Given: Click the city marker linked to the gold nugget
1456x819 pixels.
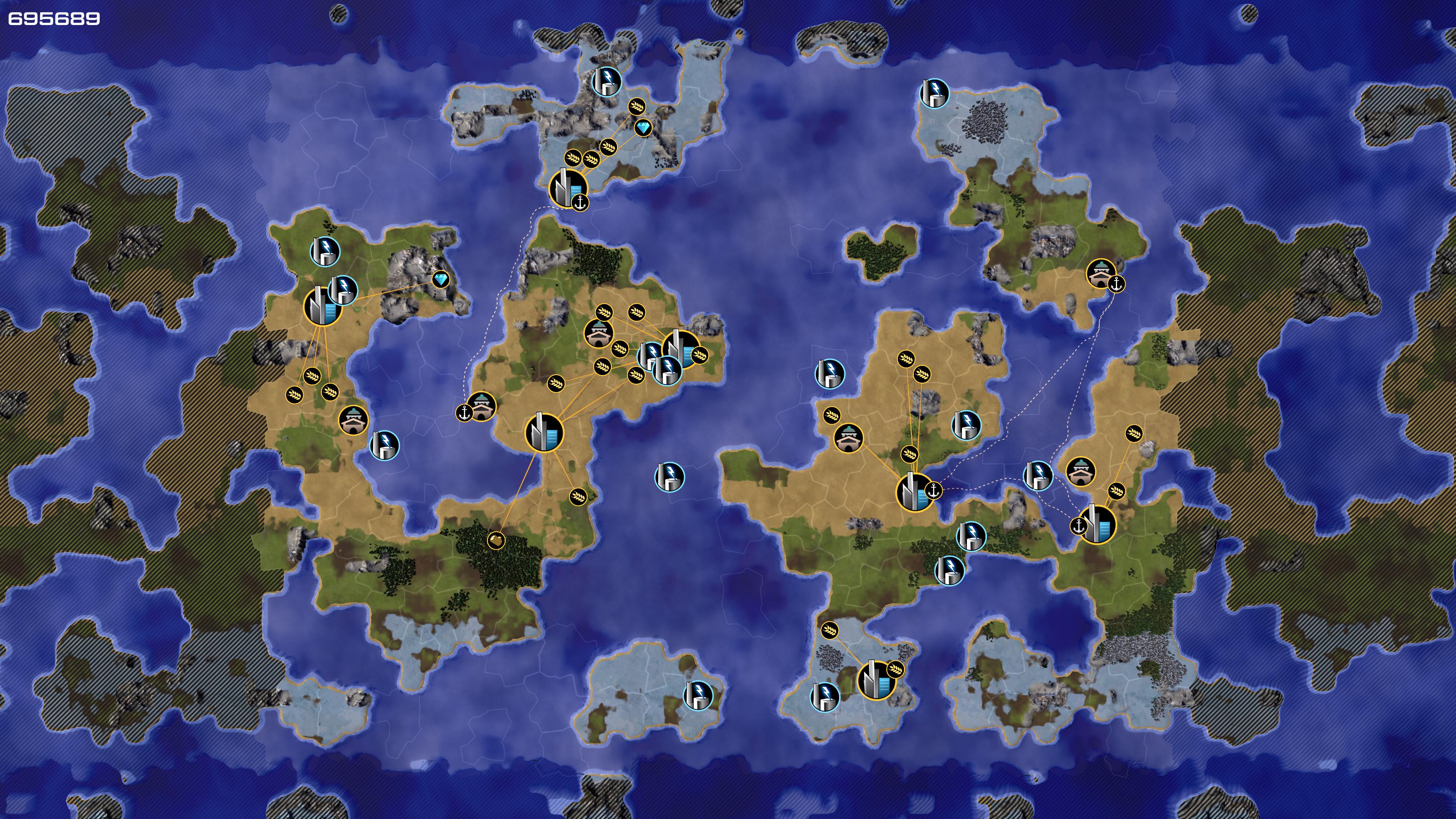Looking at the screenshot, I should click(544, 432).
